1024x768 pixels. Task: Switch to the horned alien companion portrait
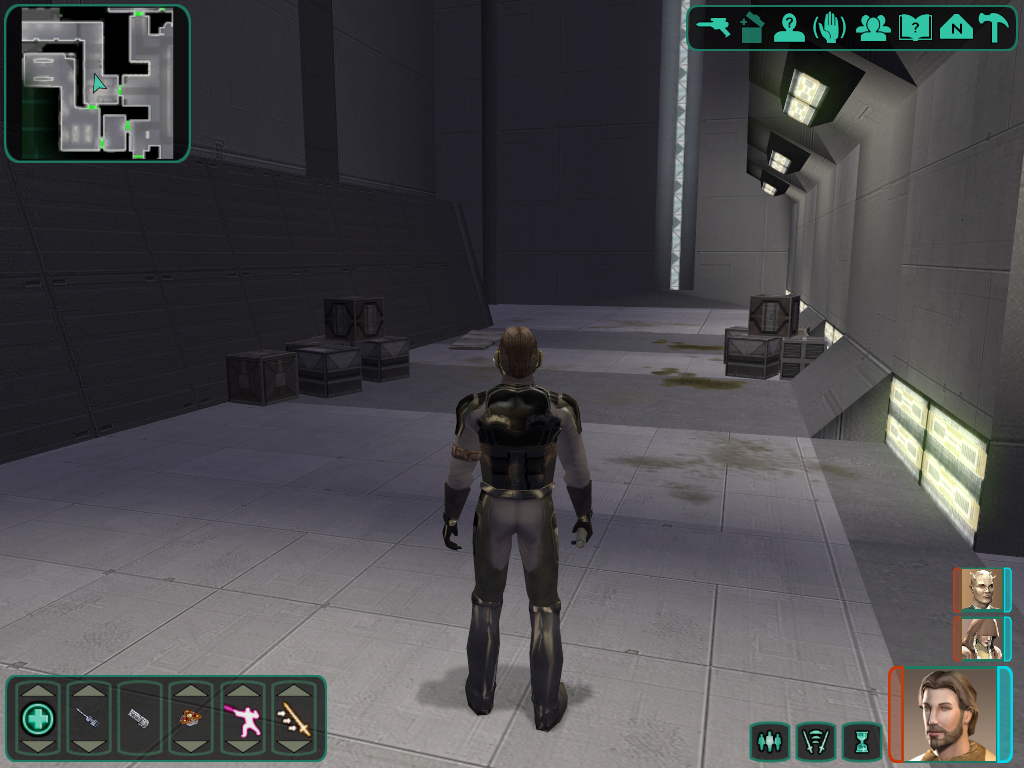pos(981,589)
